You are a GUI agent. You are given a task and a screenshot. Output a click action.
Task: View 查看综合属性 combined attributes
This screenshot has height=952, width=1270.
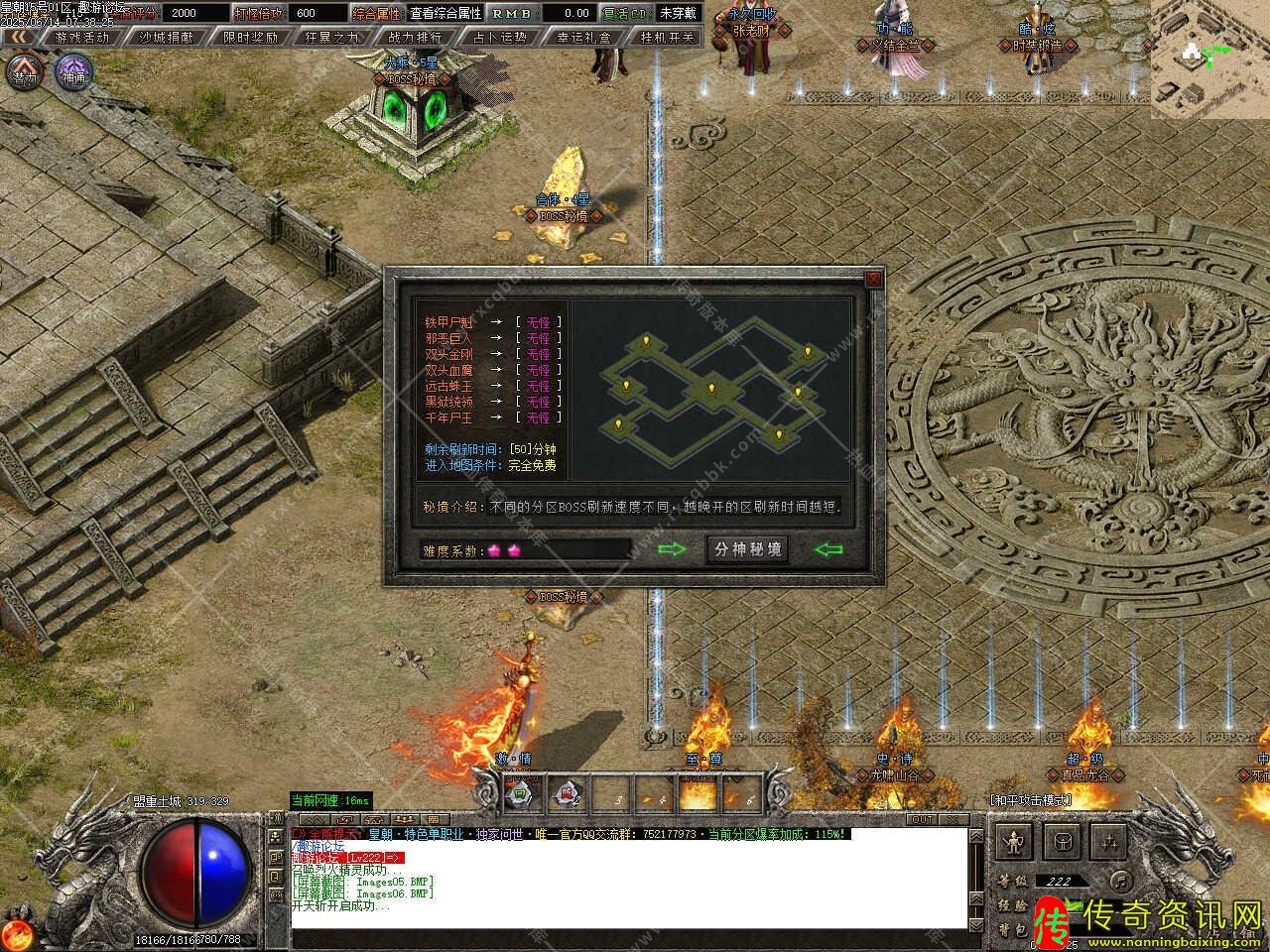445,13
